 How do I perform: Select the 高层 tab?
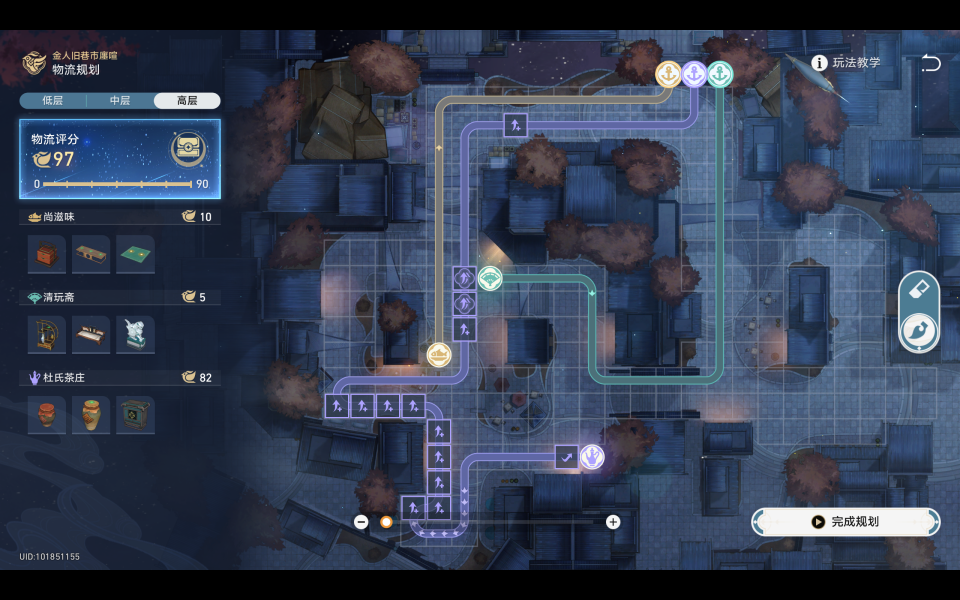pyautogui.click(x=187, y=101)
